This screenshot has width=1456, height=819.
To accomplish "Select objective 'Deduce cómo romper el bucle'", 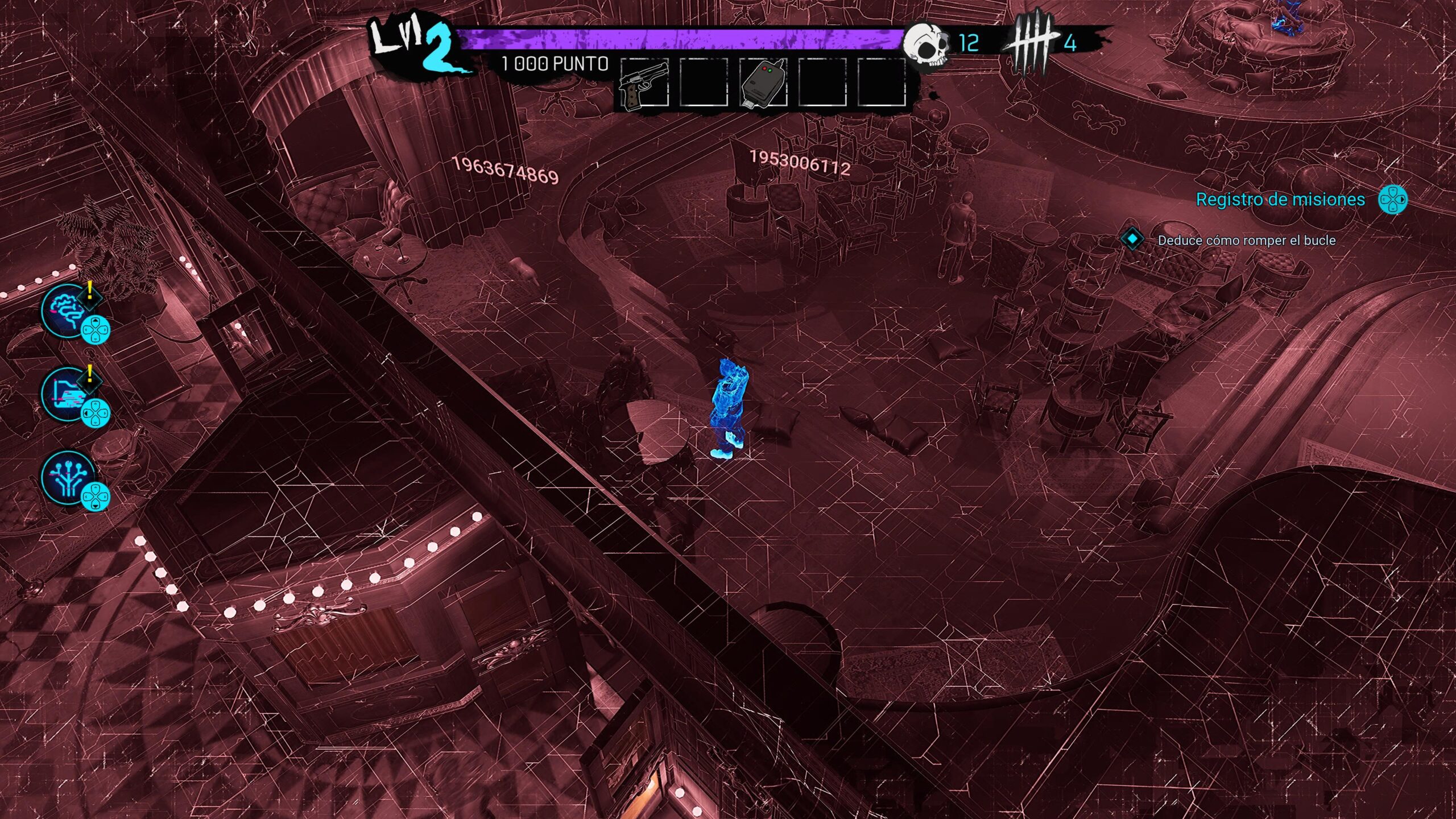I will pos(1246,241).
